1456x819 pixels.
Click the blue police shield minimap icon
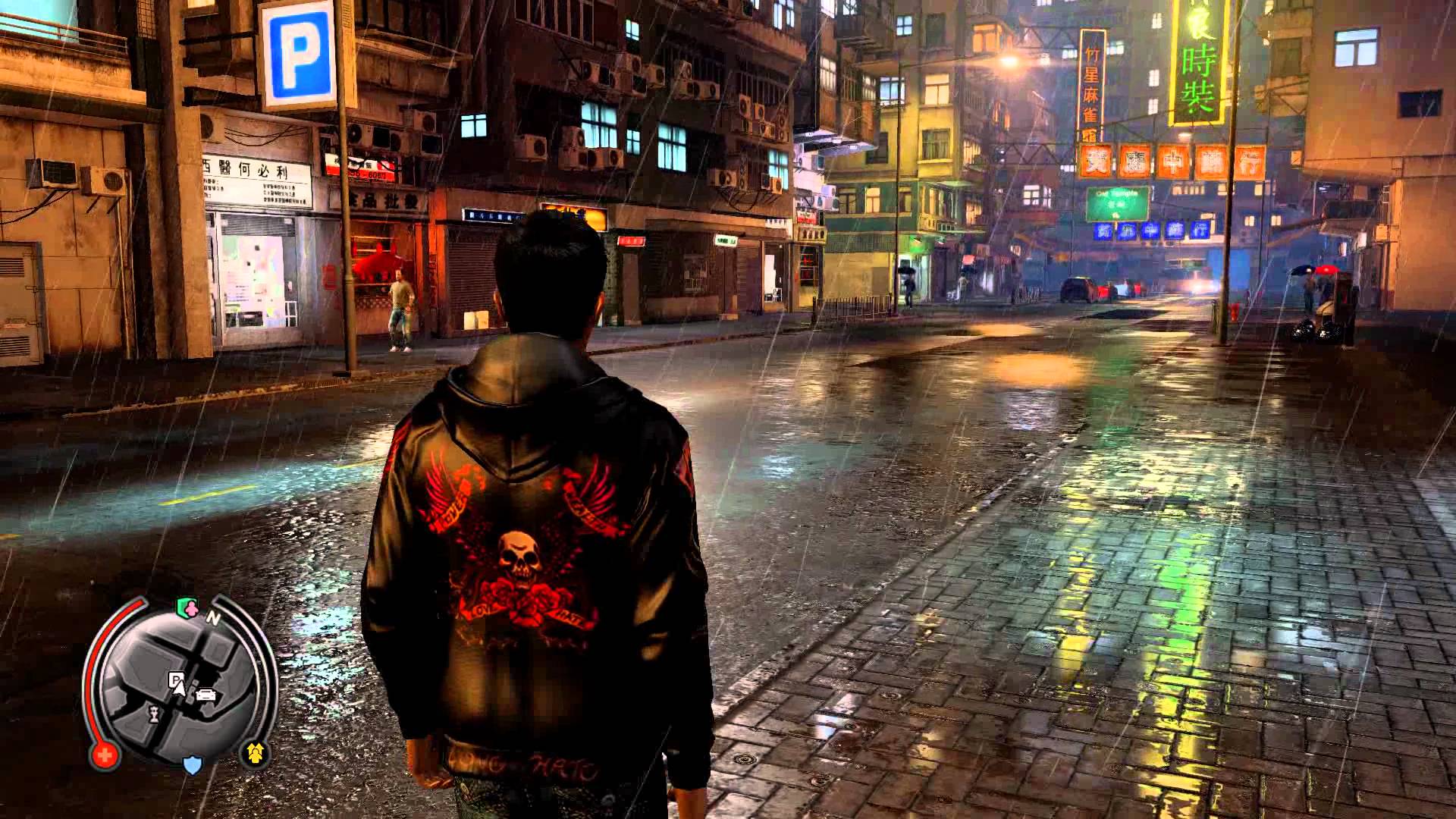tap(192, 765)
